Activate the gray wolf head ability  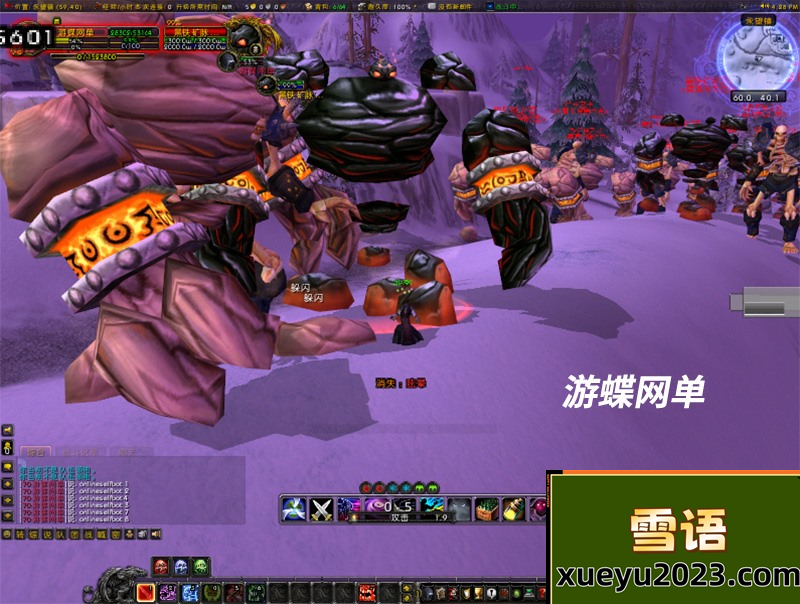459,509
